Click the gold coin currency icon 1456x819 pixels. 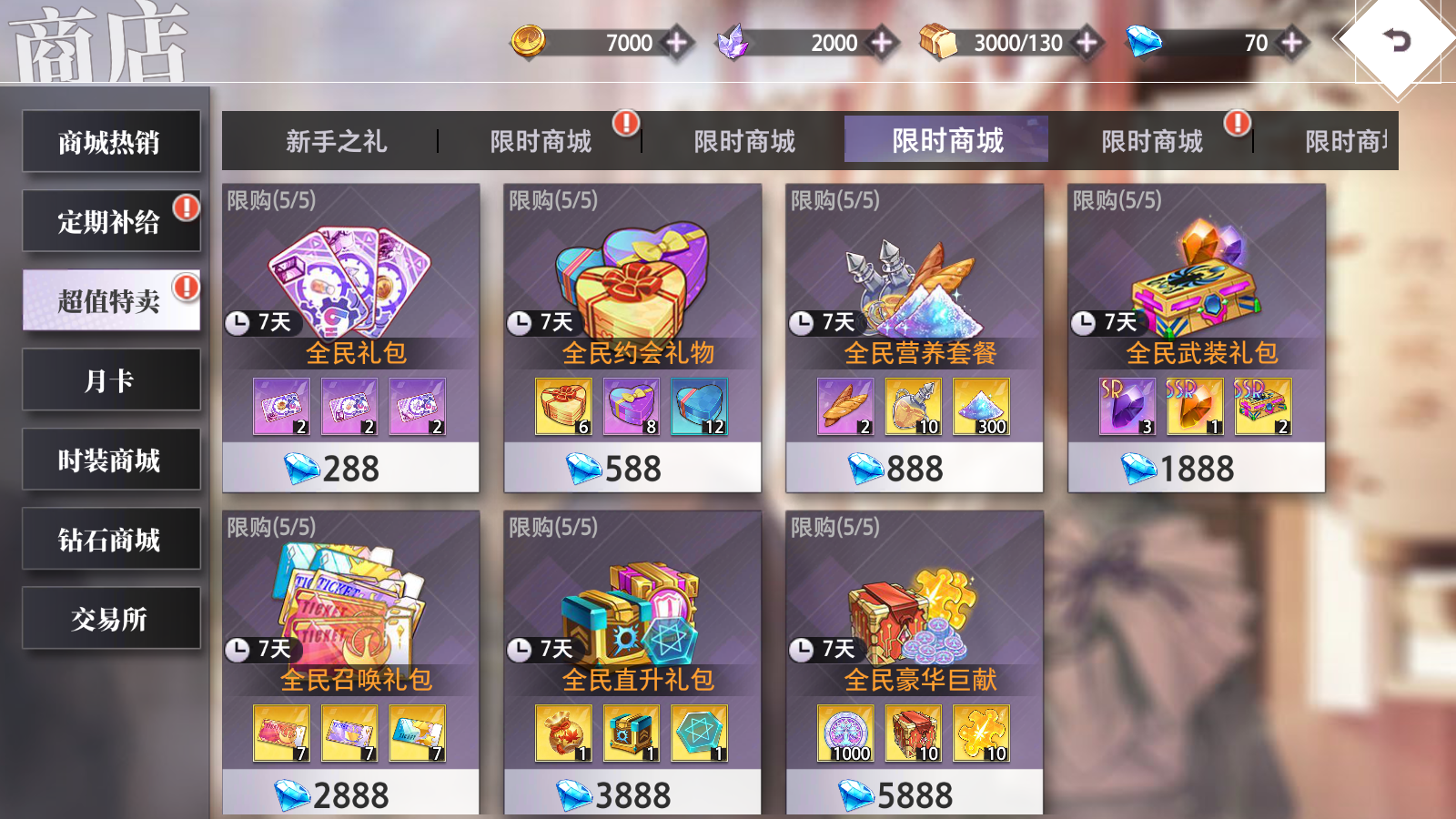(532, 41)
